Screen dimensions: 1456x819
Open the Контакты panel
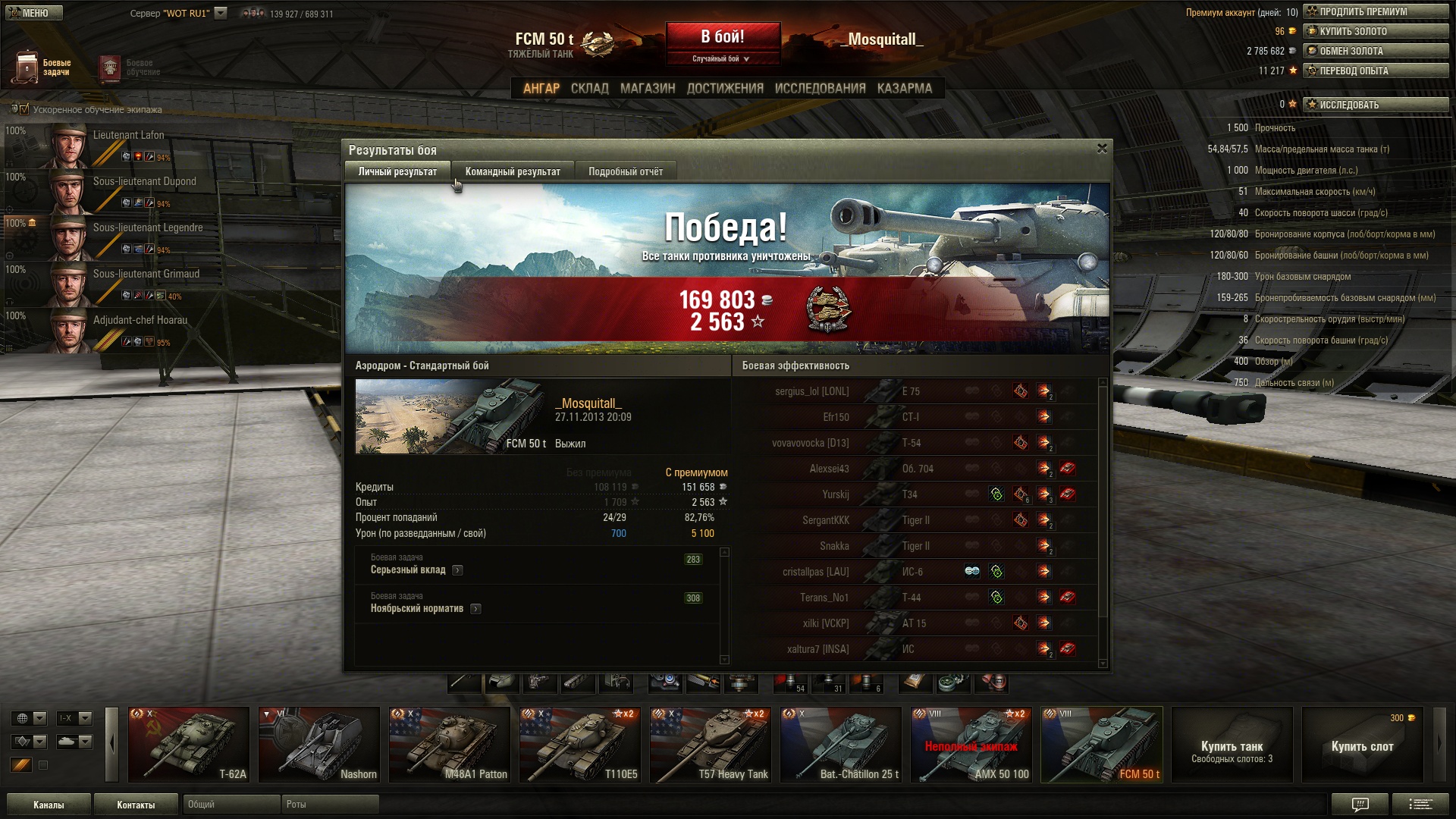[x=136, y=805]
